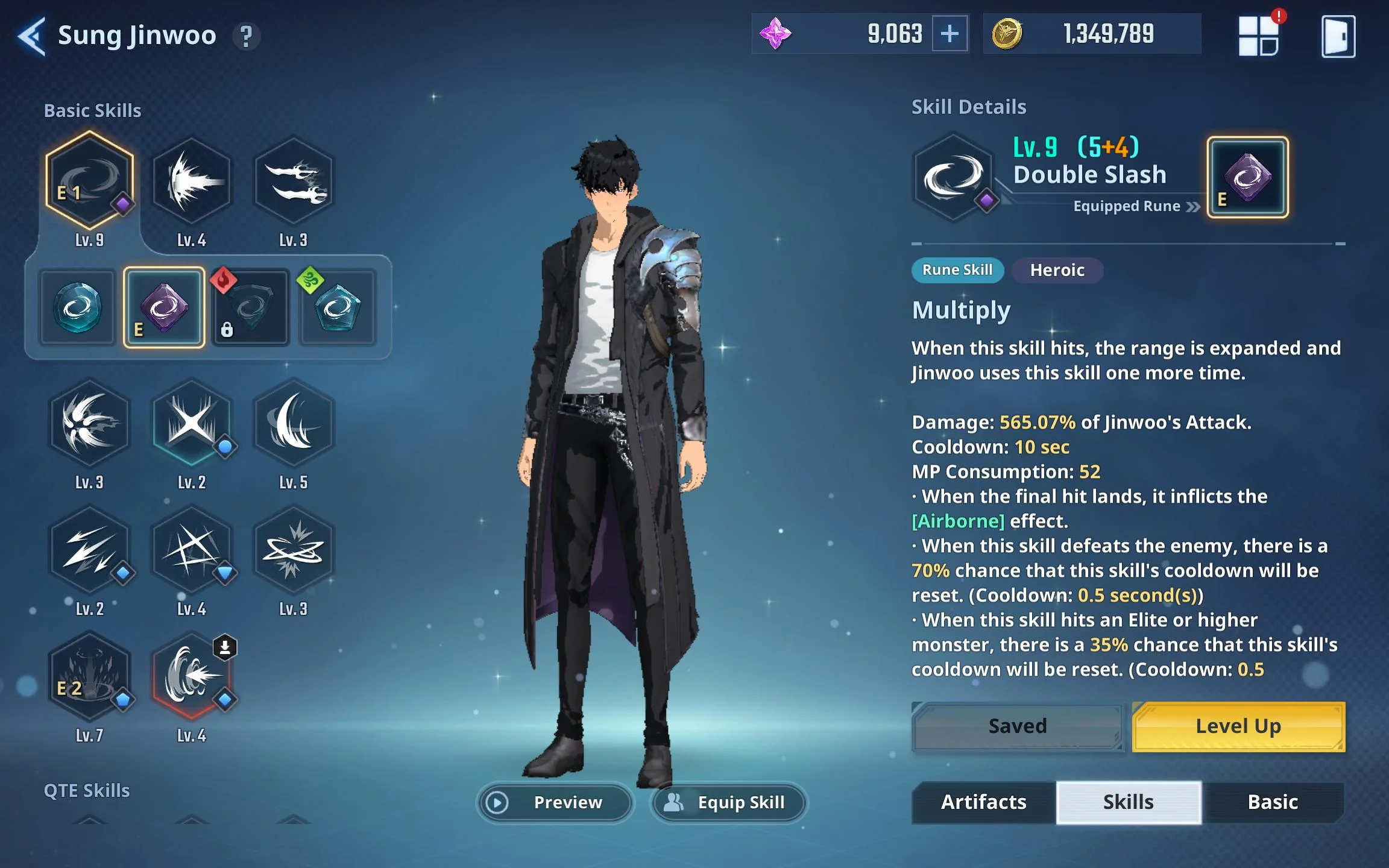Open the Equipped Rune slot in Skill Details
Image resolution: width=1389 pixels, height=868 pixels.
1247,177
